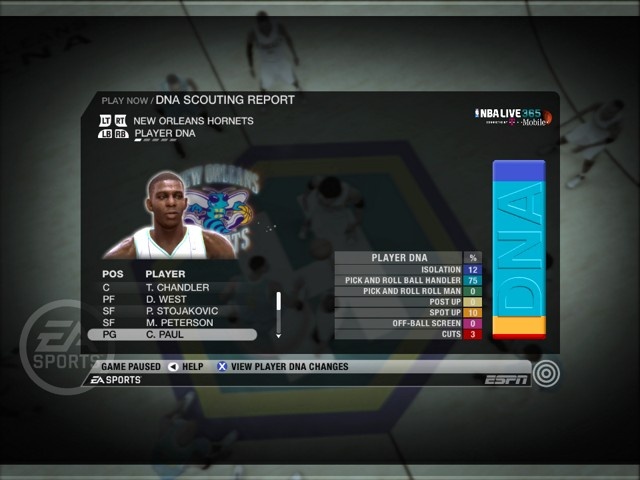The height and width of the screenshot is (480, 640).
Task: Select the highlighted C. Paul row
Action: pos(178,335)
